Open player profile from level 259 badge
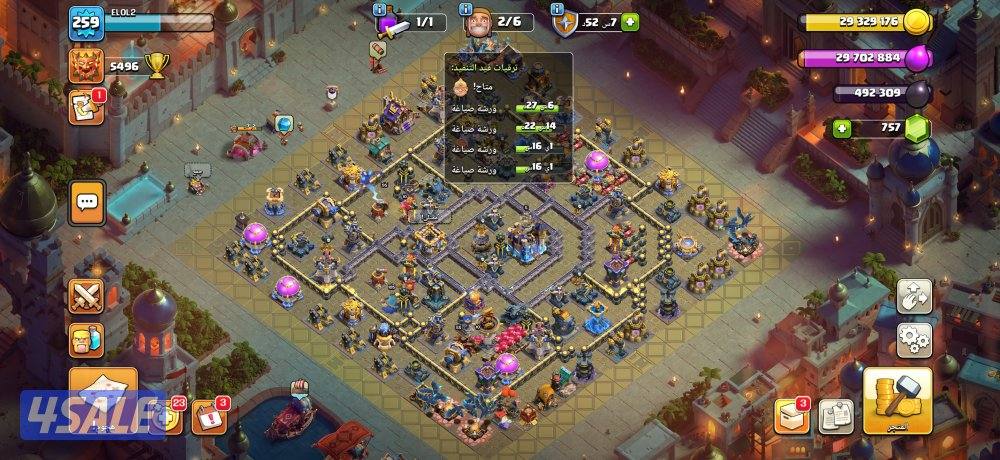The width and height of the screenshot is (1000, 460). (x=85, y=23)
